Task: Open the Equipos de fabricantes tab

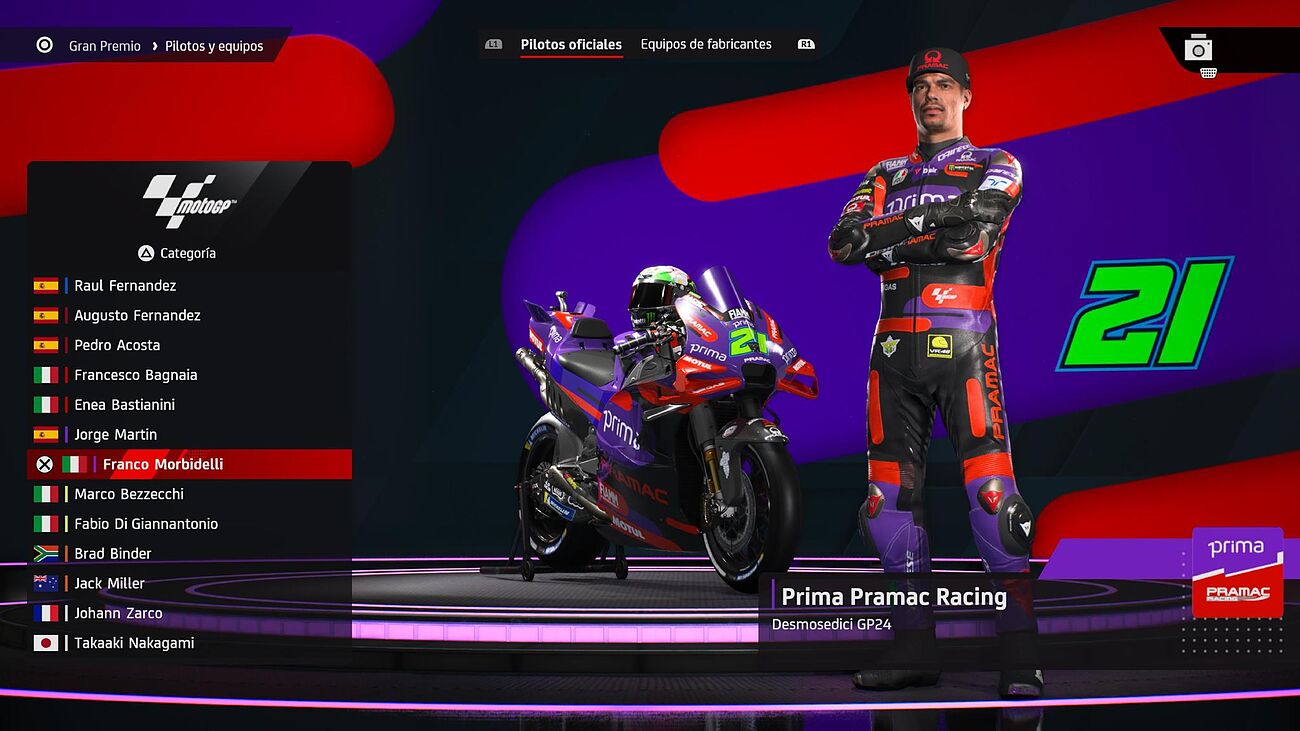Action: (706, 45)
